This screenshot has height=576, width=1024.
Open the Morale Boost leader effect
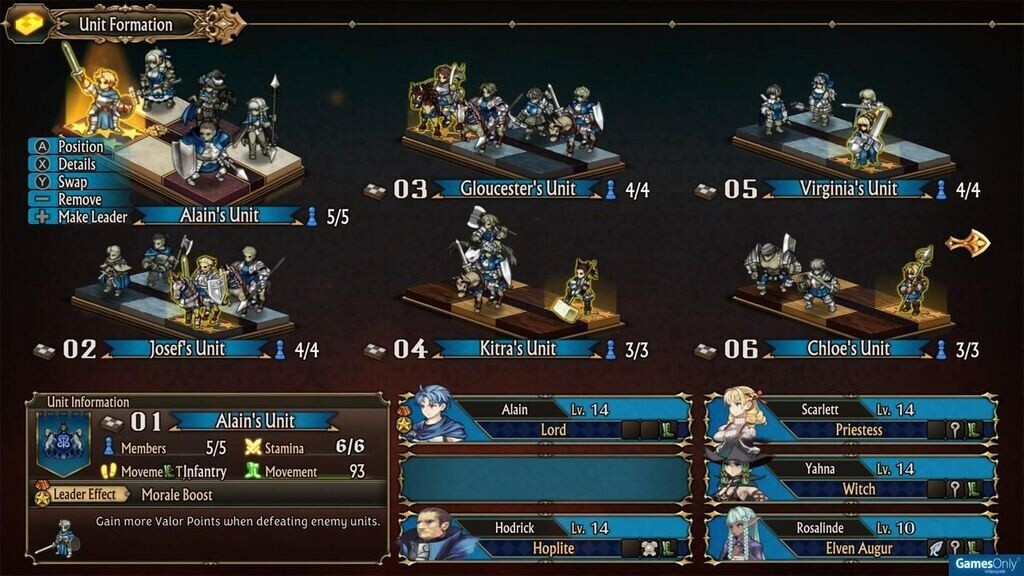coord(176,494)
